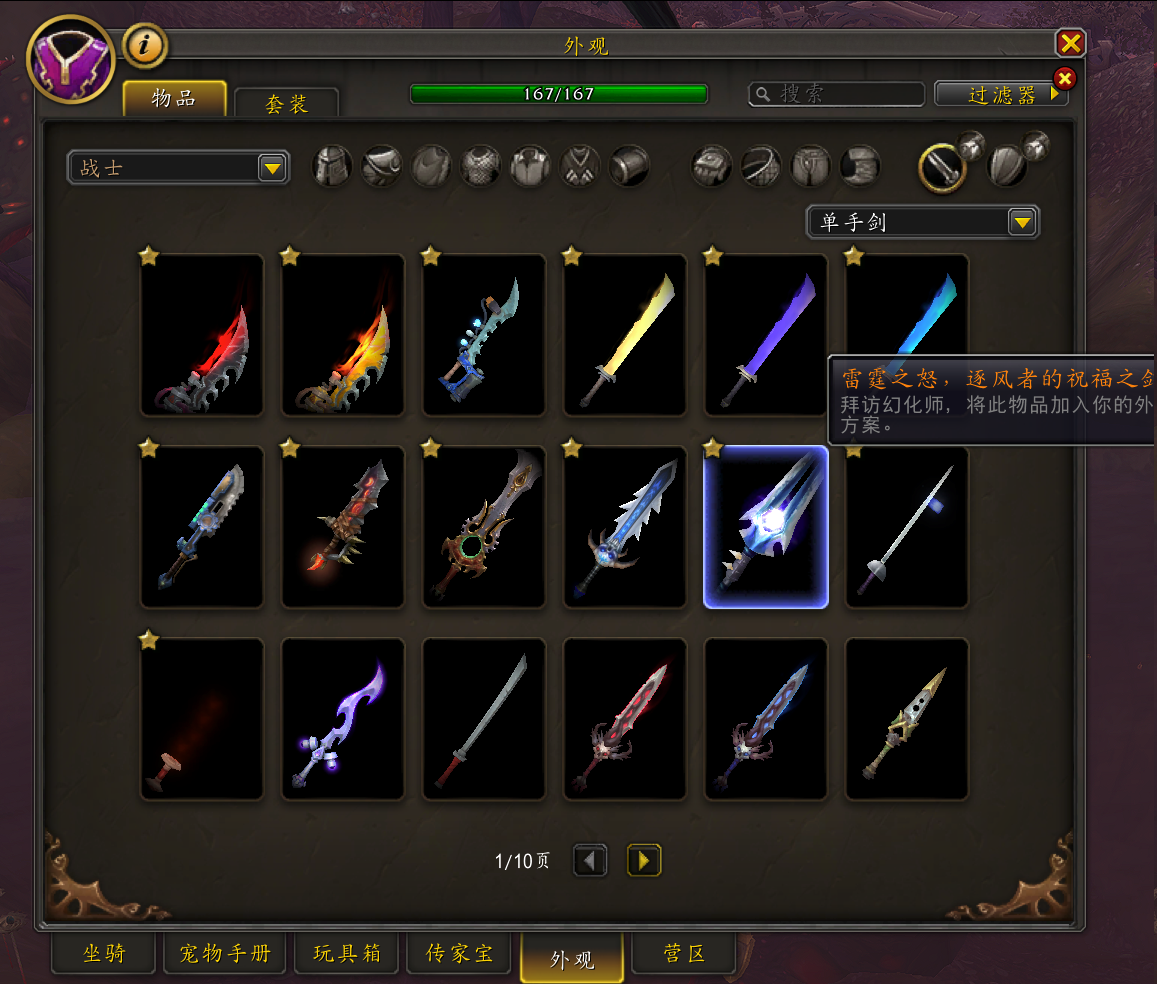Go to the previous appearance page
Screen dimensions: 1157x984
590,860
